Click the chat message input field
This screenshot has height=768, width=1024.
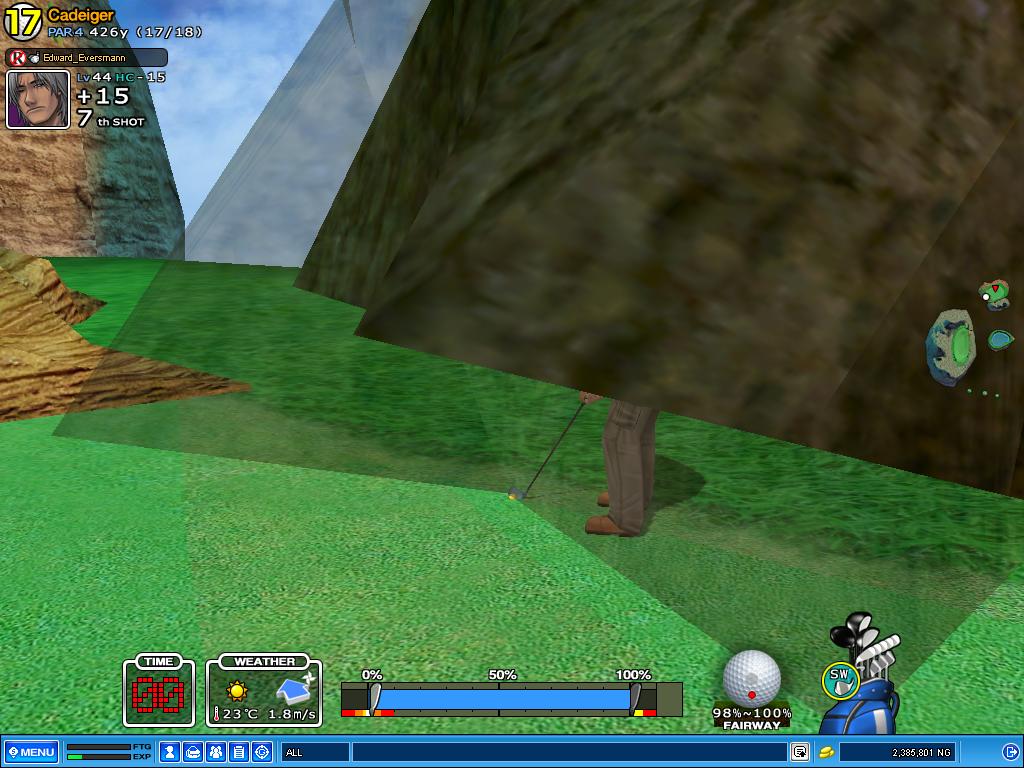point(568,752)
